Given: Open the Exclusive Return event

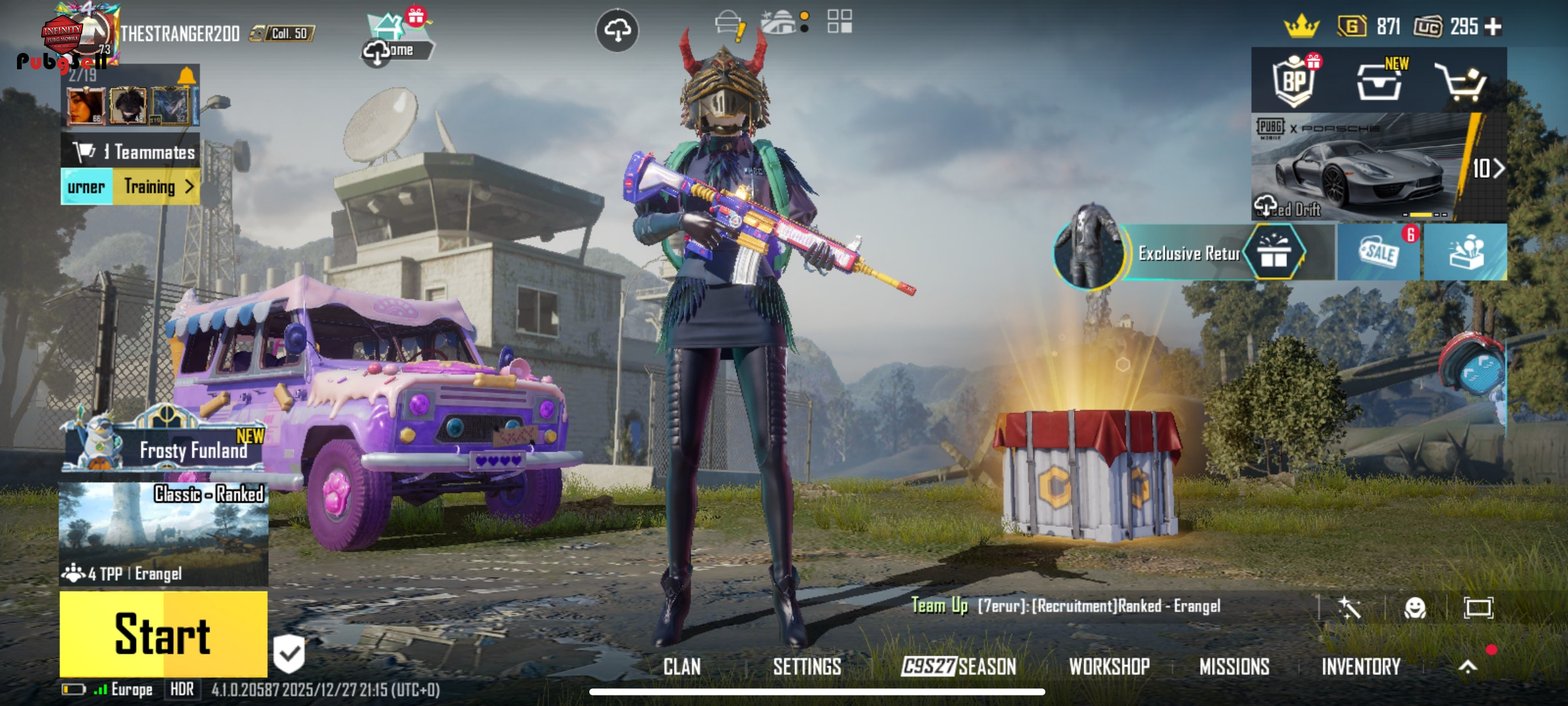Looking at the screenshot, I should tap(1188, 253).
